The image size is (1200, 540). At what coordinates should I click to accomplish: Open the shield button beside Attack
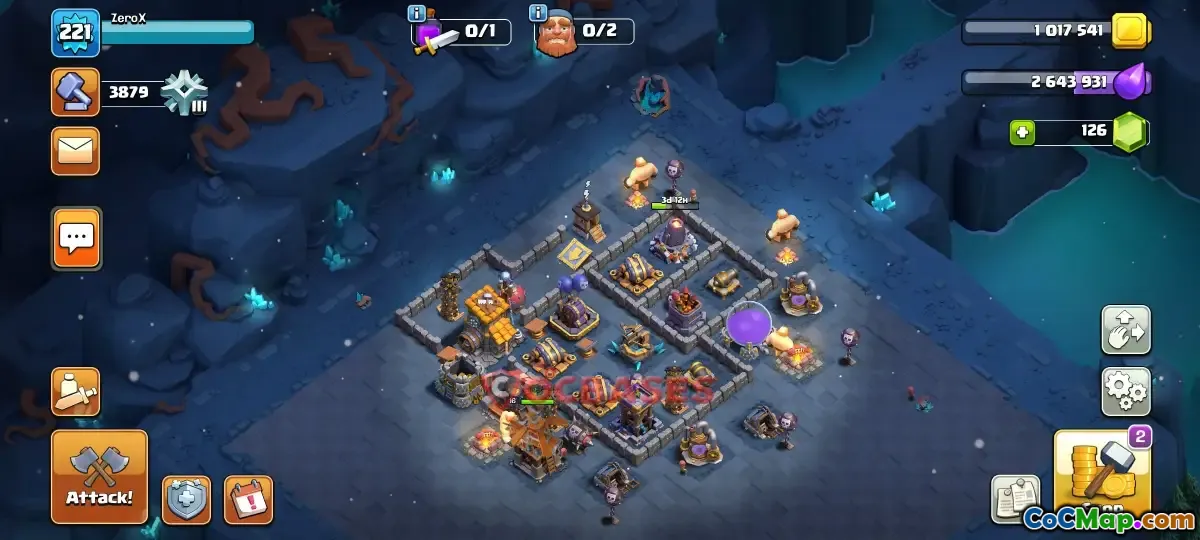pyautogui.click(x=187, y=499)
